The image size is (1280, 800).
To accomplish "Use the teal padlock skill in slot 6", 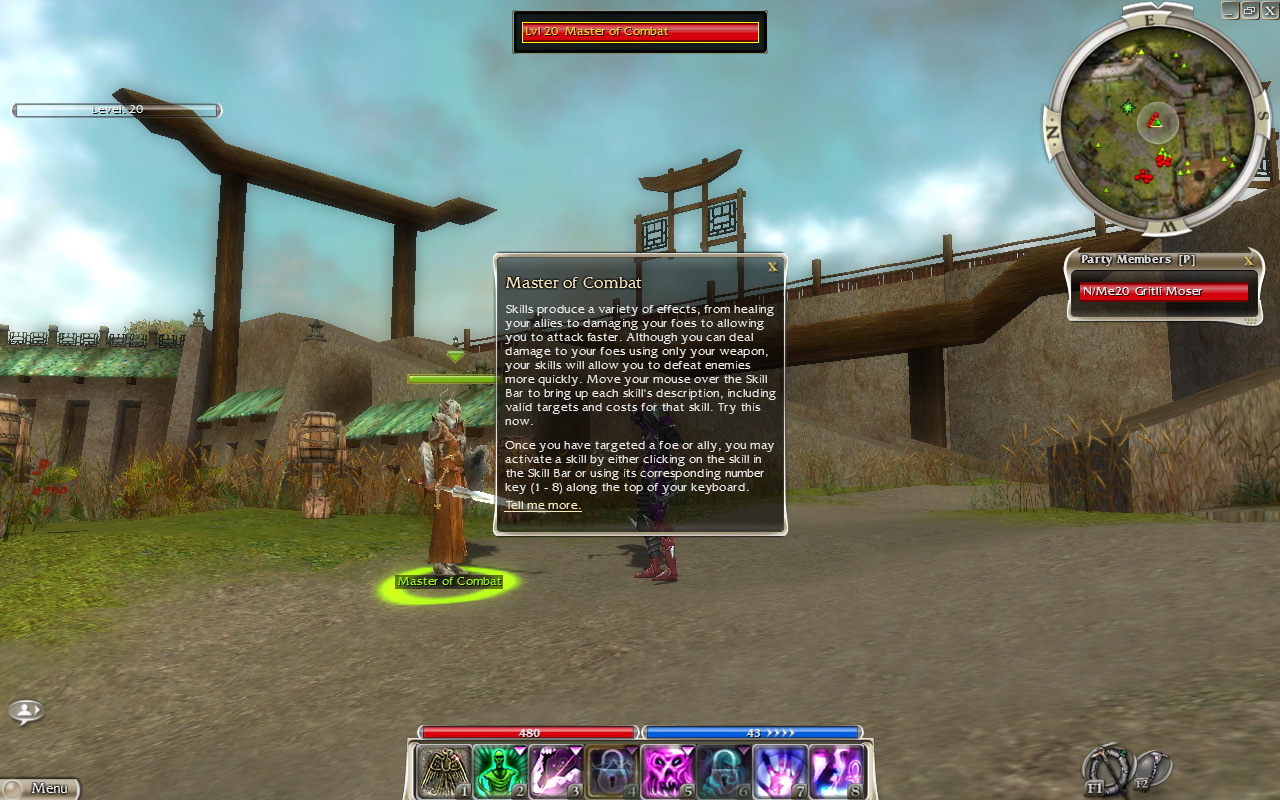I will click(723, 772).
